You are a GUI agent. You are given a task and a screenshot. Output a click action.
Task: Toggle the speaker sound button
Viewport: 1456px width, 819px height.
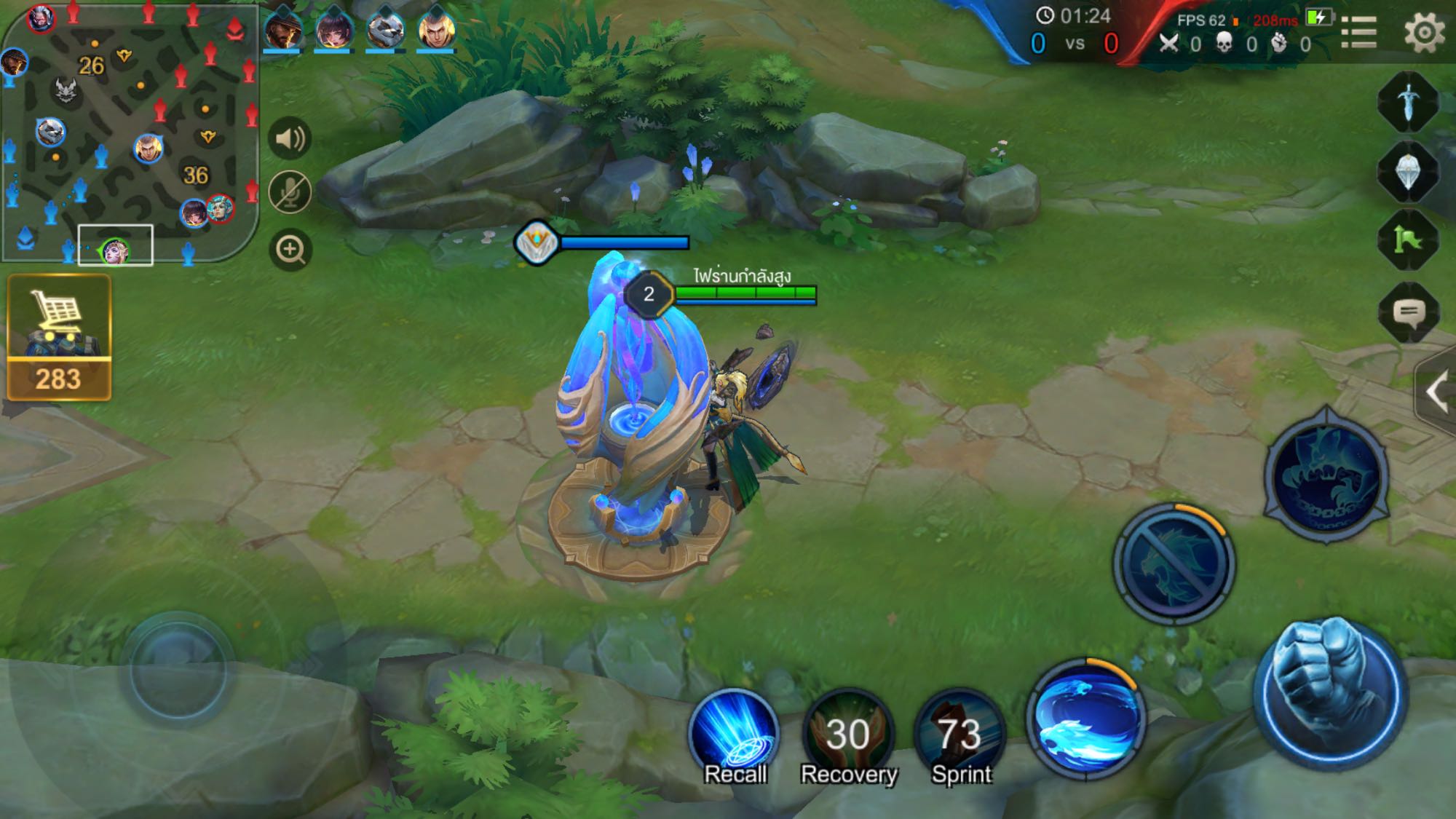290,138
